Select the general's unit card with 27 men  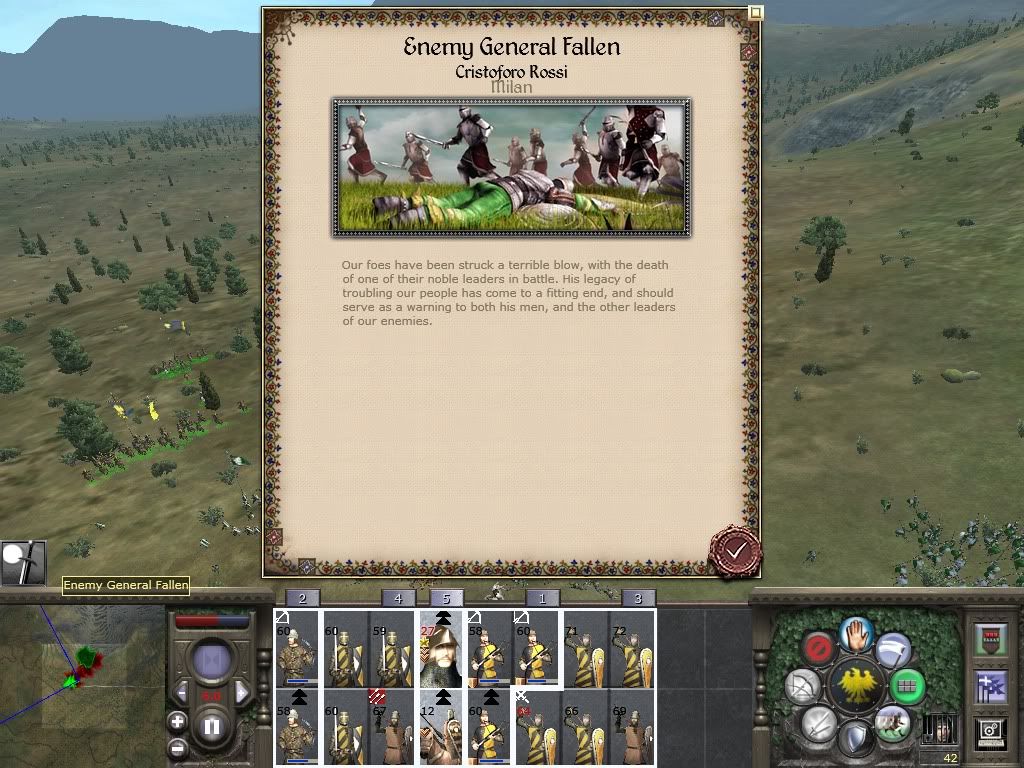(x=440, y=650)
